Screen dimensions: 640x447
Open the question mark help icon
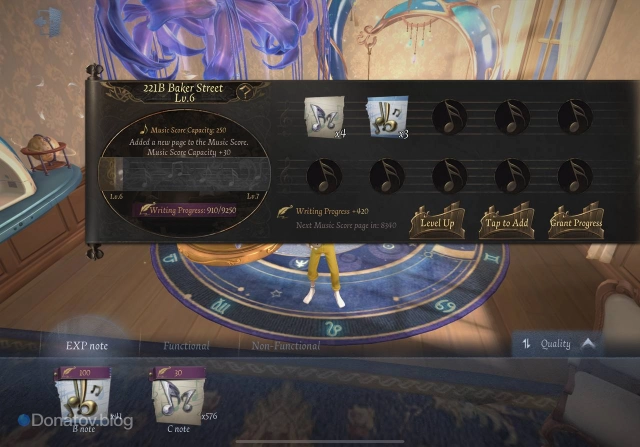click(244, 92)
